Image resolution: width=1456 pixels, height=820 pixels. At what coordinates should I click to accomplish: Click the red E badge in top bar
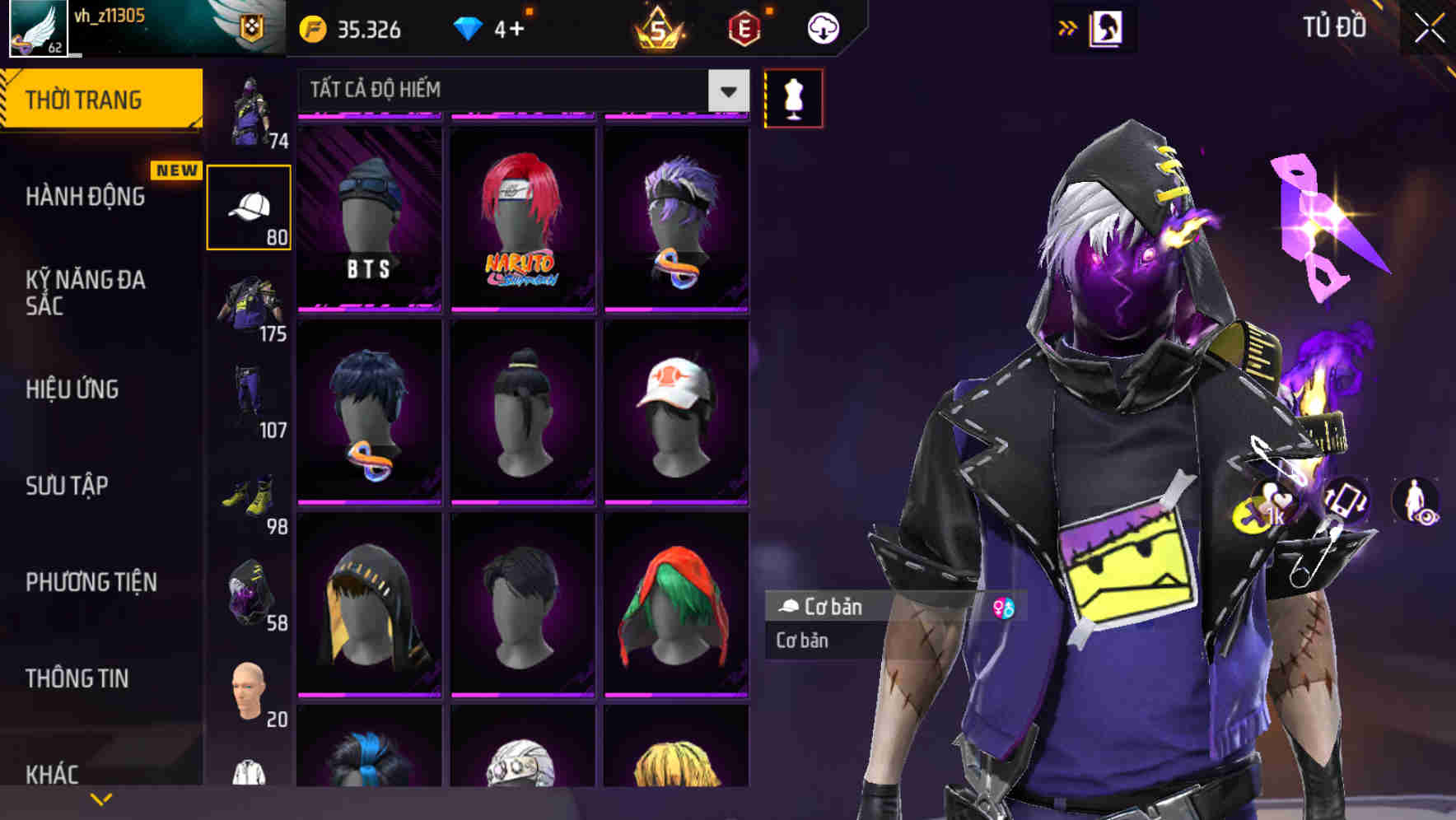pos(745,27)
